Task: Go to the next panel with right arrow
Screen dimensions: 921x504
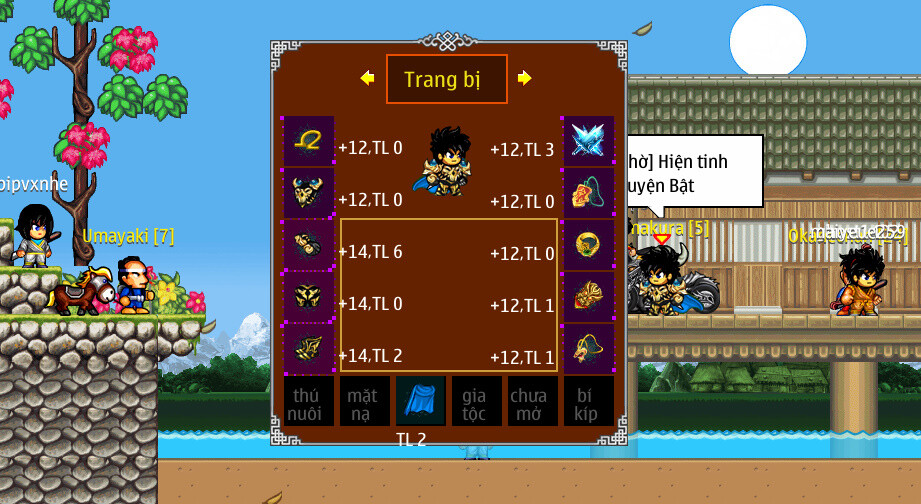Action: pos(524,78)
